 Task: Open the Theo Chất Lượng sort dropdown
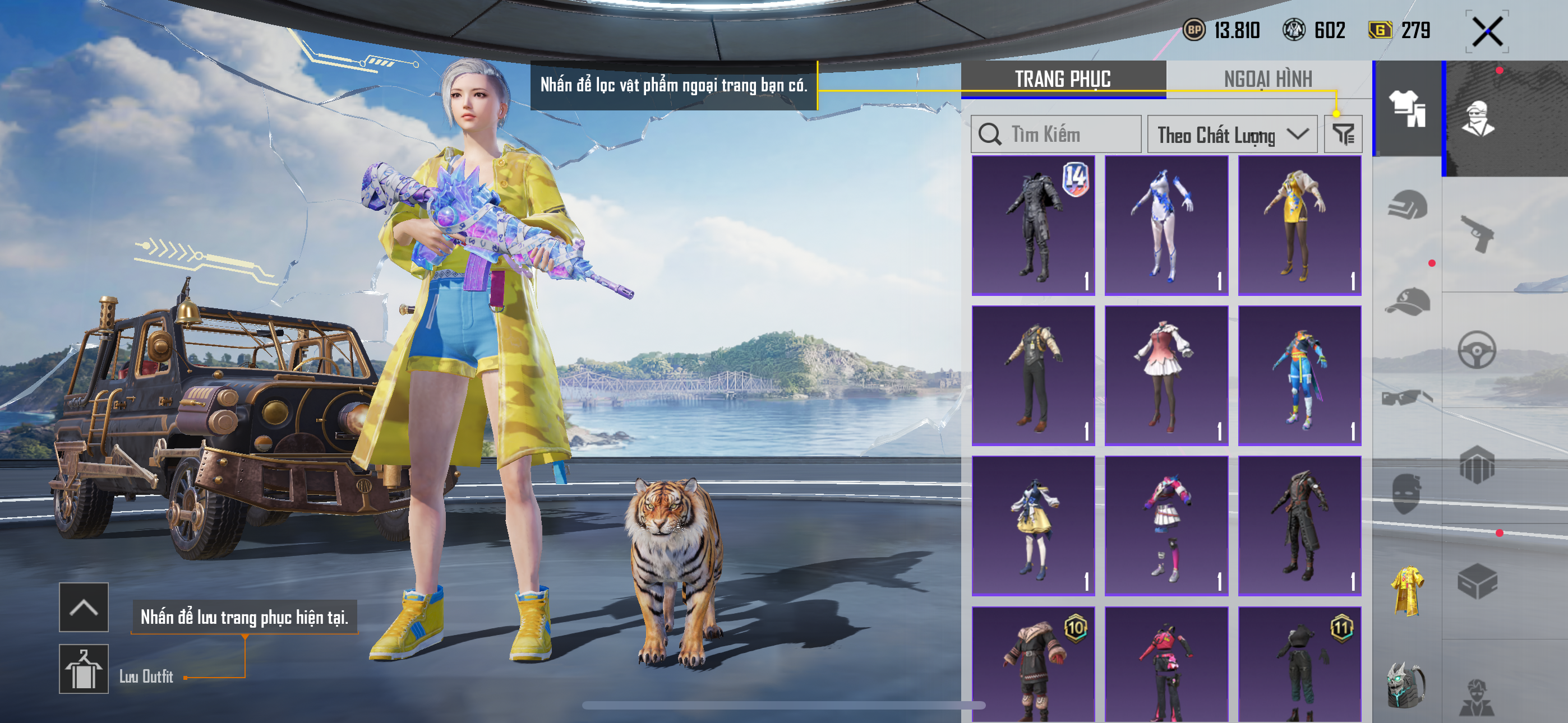[x=1232, y=135]
